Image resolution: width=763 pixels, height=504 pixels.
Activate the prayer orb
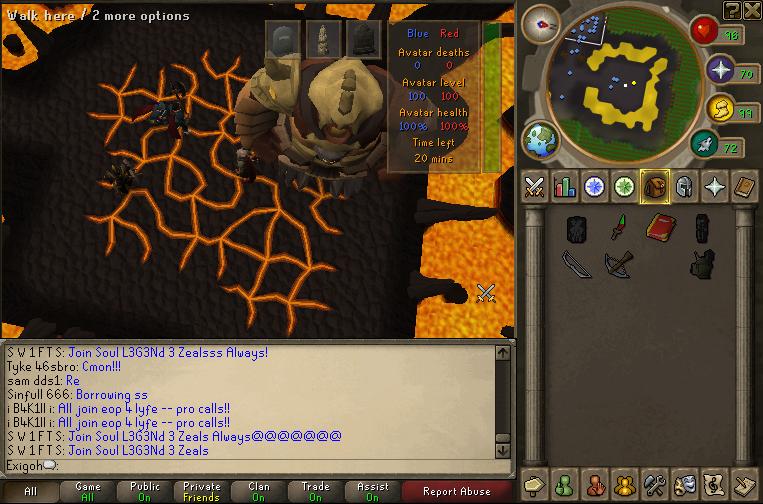(721, 71)
